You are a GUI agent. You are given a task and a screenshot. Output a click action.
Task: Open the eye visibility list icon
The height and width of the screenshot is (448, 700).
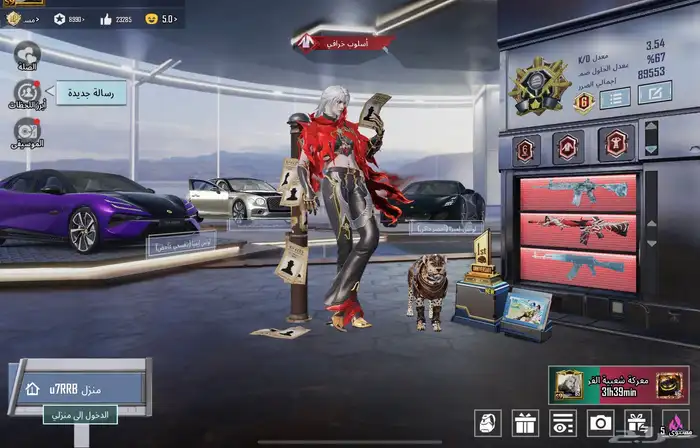563,423
